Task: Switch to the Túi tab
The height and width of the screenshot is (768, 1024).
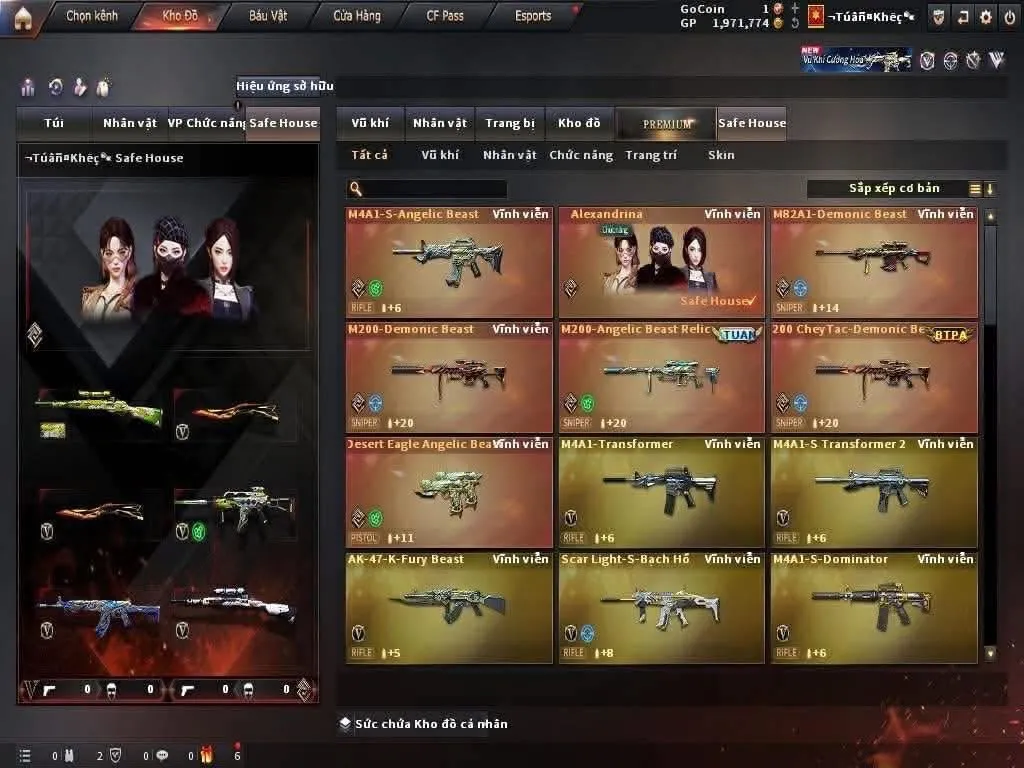Action: 54,123
